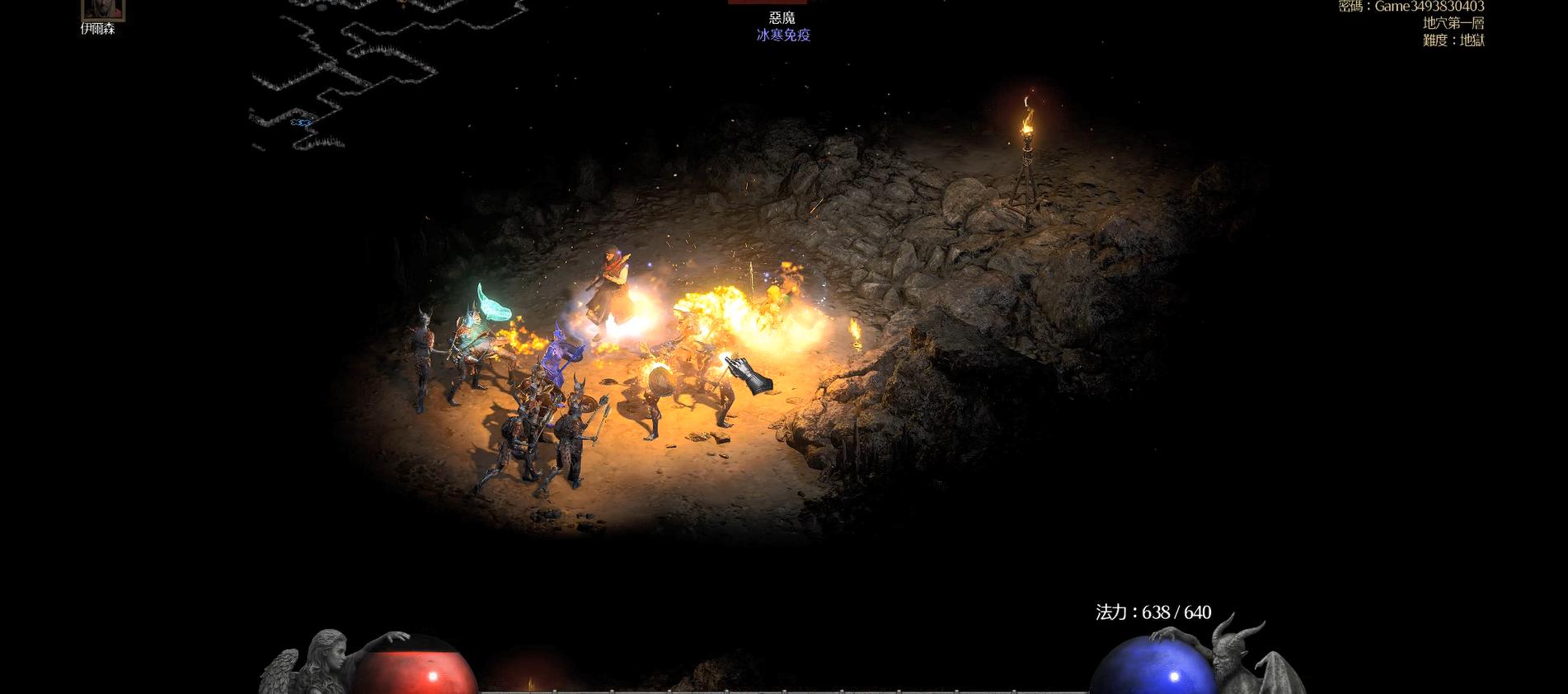Click the mercenary portrait of 伊爾森
The image size is (1568, 694).
pyautogui.click(x=103, y=9)
